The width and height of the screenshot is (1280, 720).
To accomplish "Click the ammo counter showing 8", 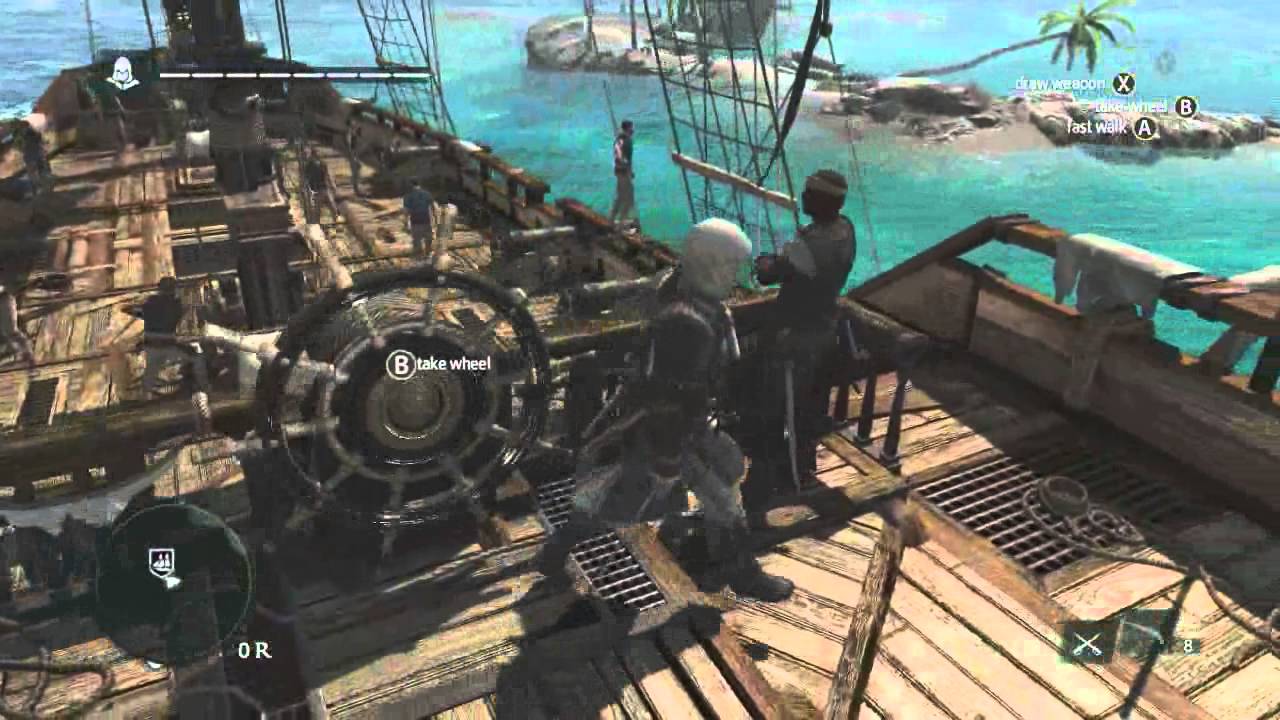I will coord(1187,644).
